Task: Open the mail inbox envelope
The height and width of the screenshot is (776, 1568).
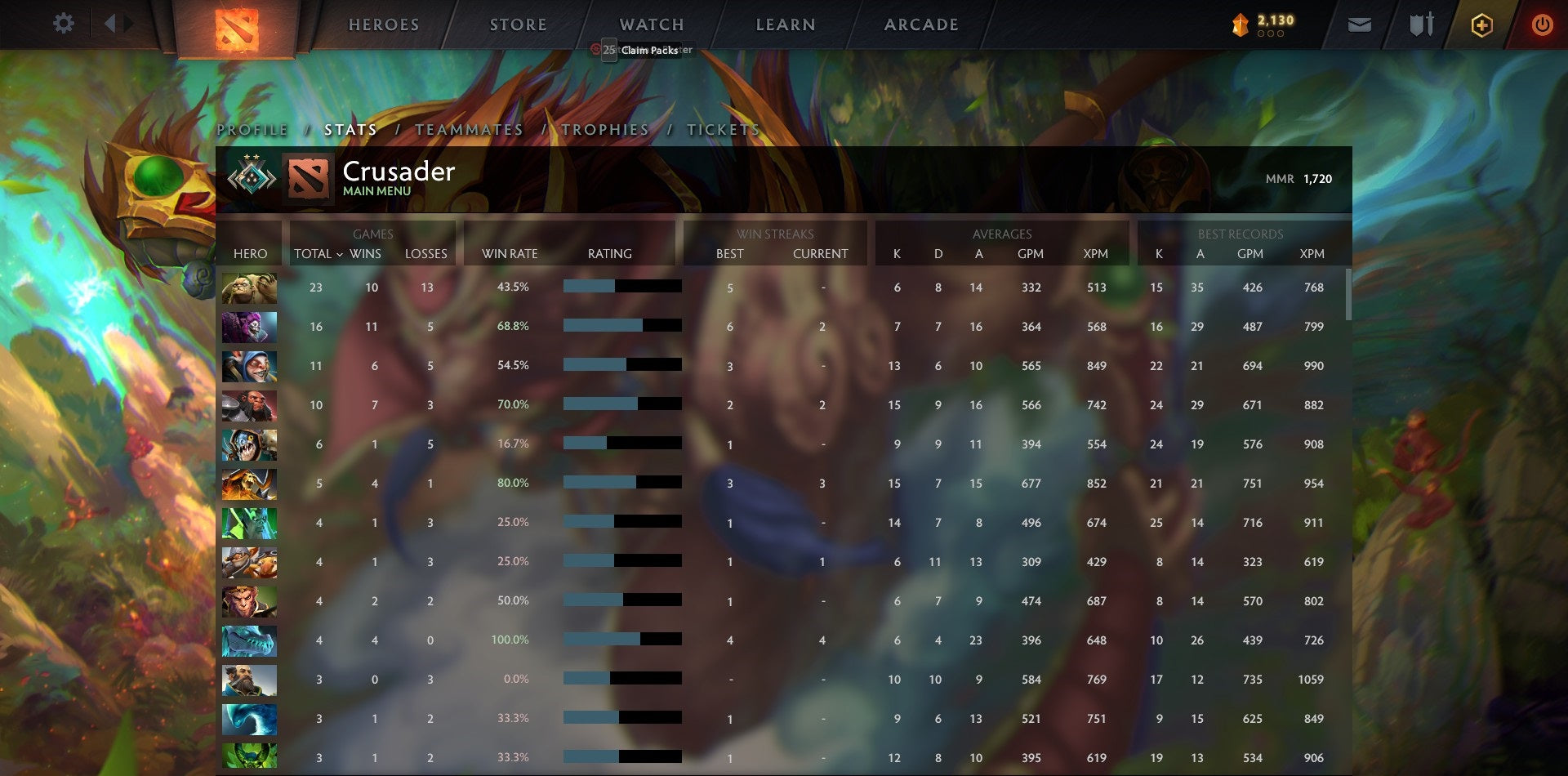Action: (1361, 25)
